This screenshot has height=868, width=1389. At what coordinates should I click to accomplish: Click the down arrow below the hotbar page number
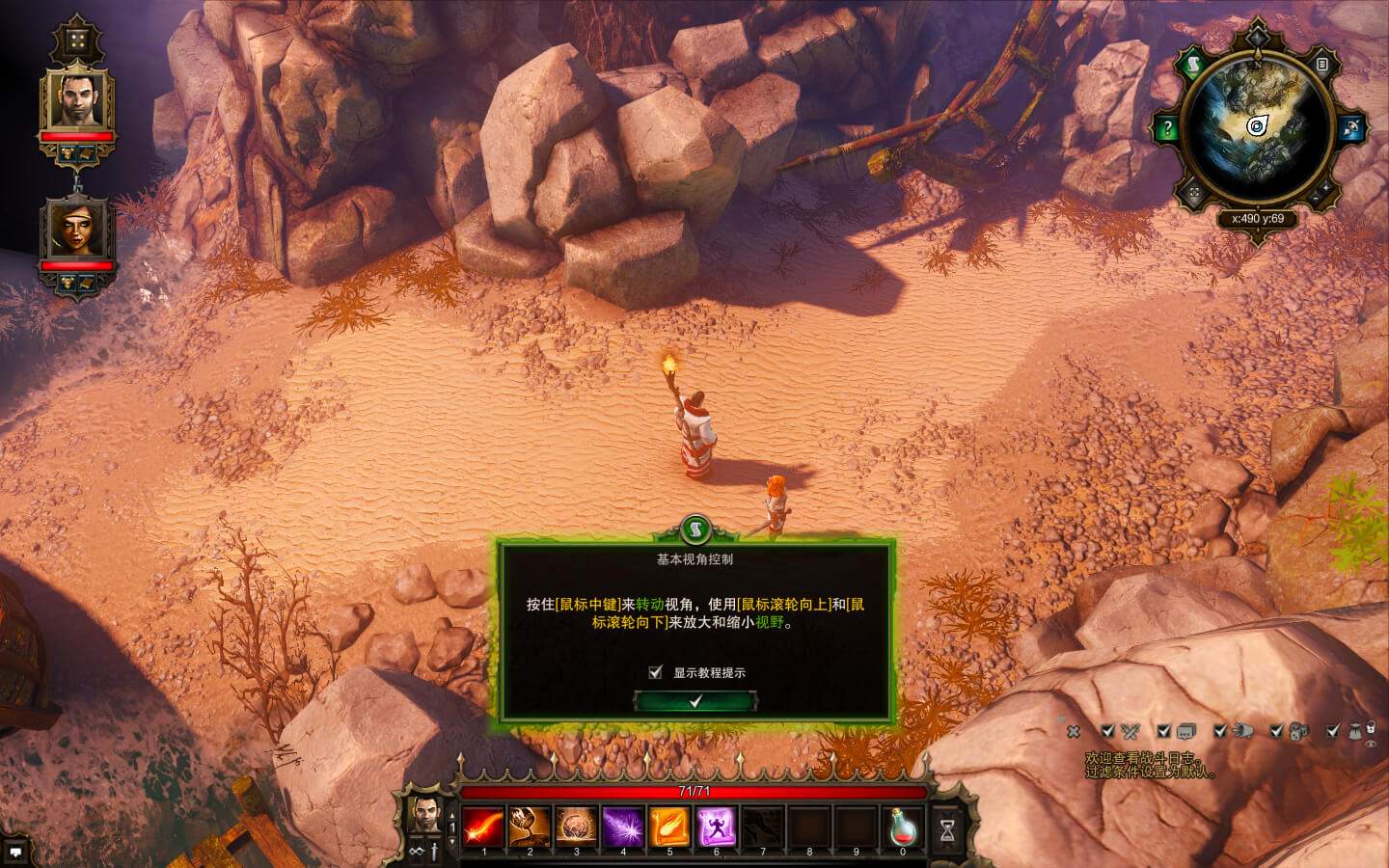[x=453, y=841]
